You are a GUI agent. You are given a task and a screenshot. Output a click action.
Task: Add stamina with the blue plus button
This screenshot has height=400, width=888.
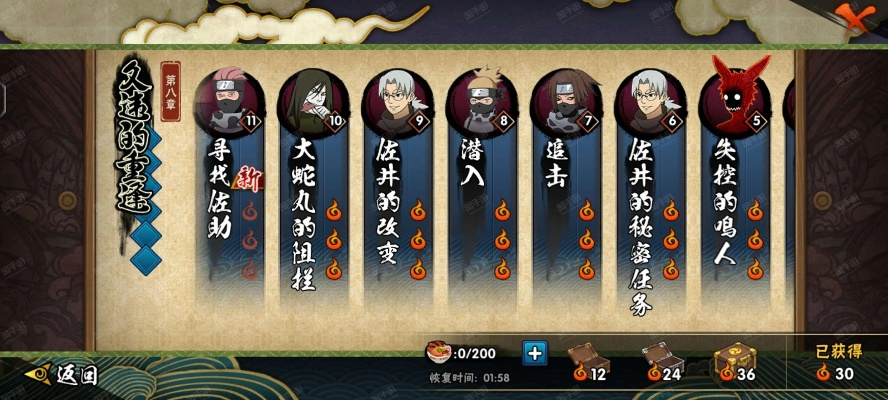point(535,353)
